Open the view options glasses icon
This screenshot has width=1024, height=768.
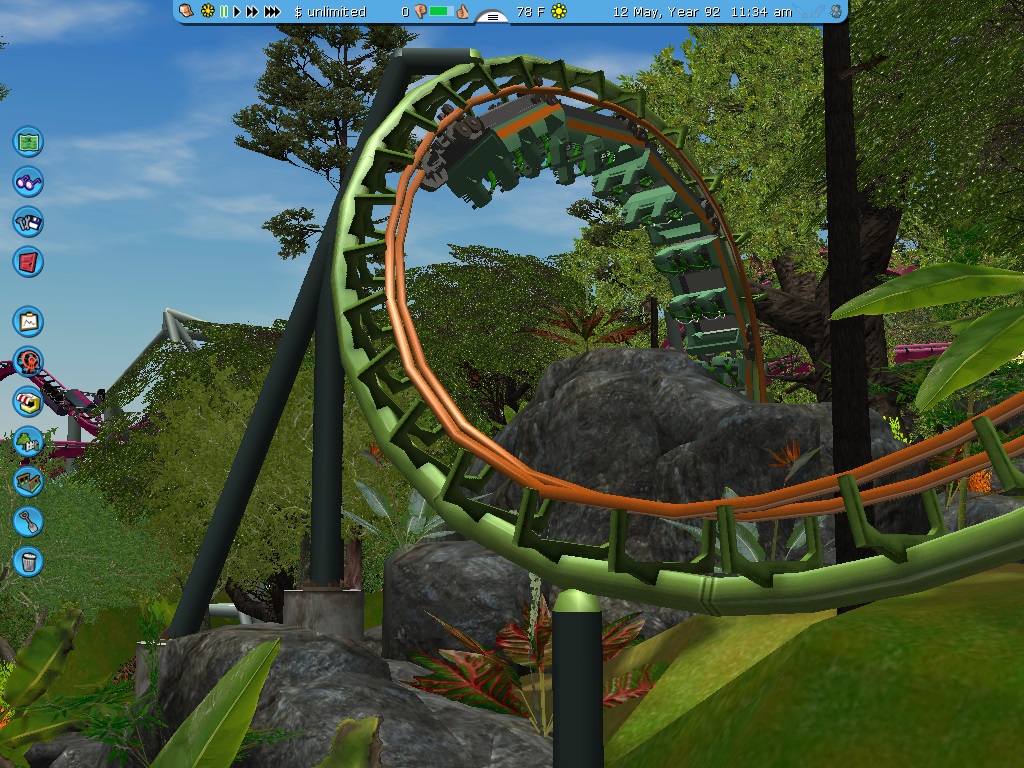[x=28, y=181]
